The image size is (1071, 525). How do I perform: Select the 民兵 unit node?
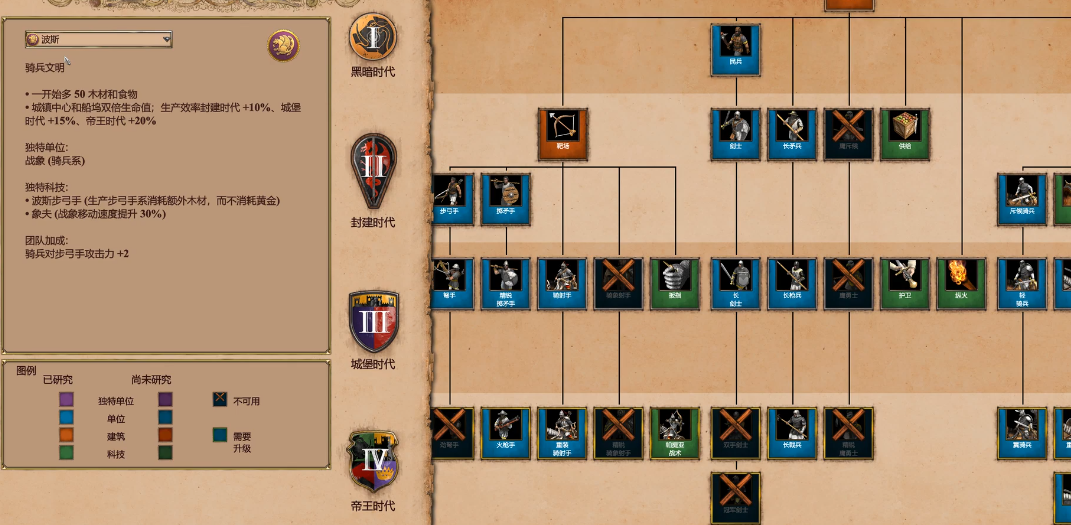[x=736, y=49]
